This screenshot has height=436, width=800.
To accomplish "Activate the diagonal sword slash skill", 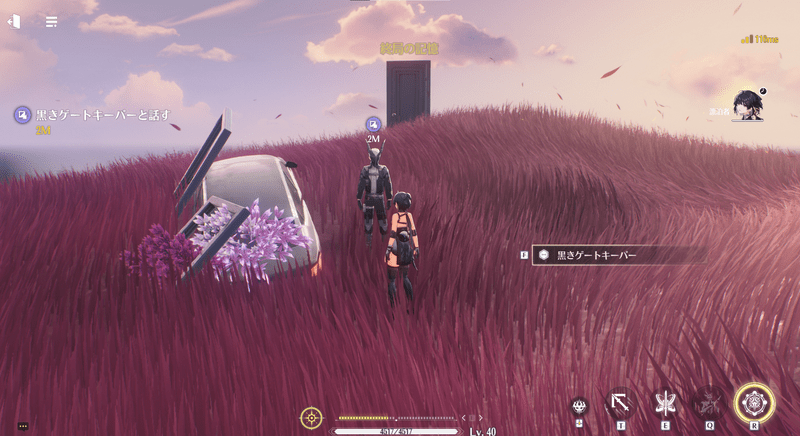I will coord(620,404).
